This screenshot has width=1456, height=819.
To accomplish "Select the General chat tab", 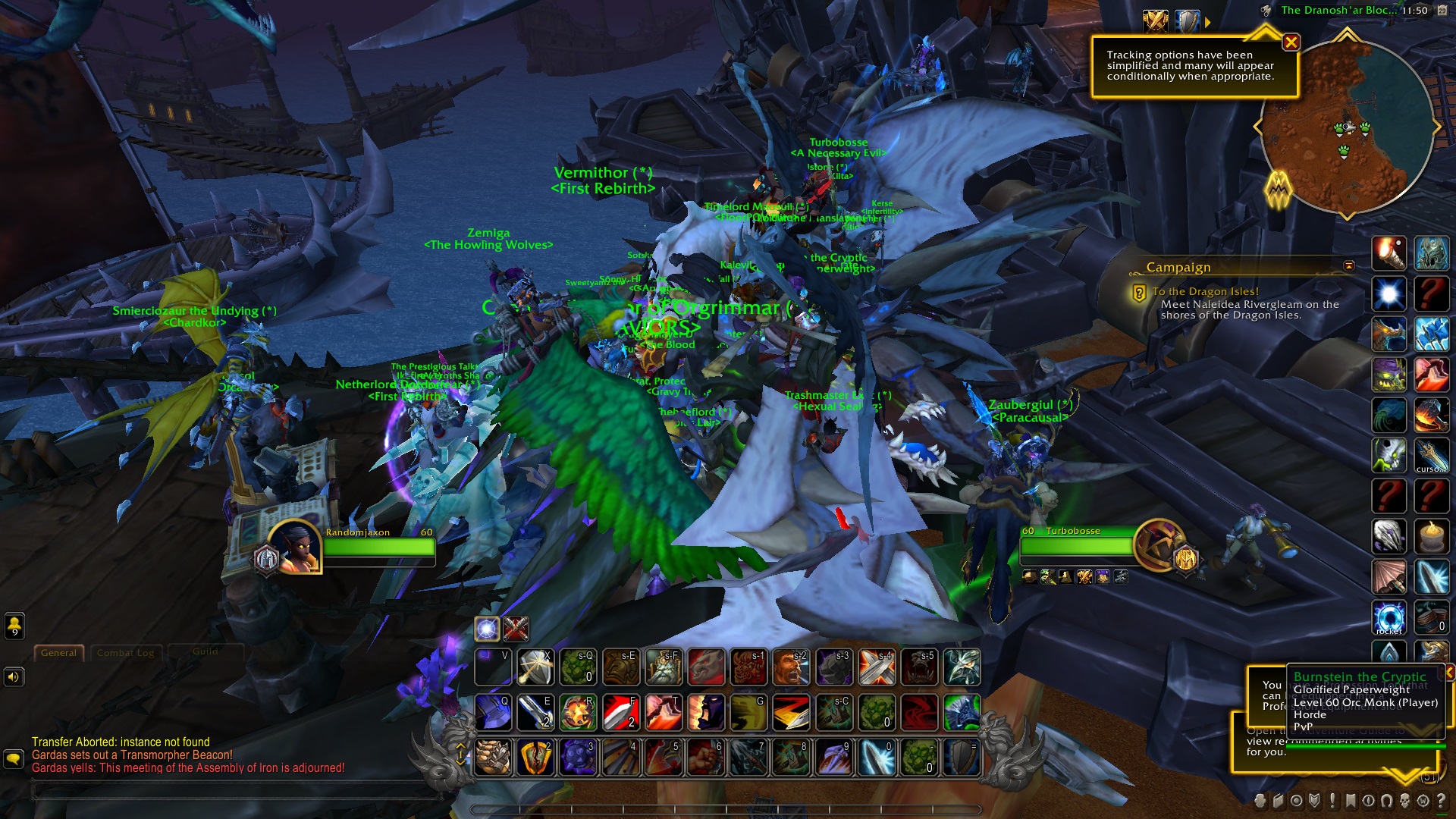I will click(x=58, y=653).
